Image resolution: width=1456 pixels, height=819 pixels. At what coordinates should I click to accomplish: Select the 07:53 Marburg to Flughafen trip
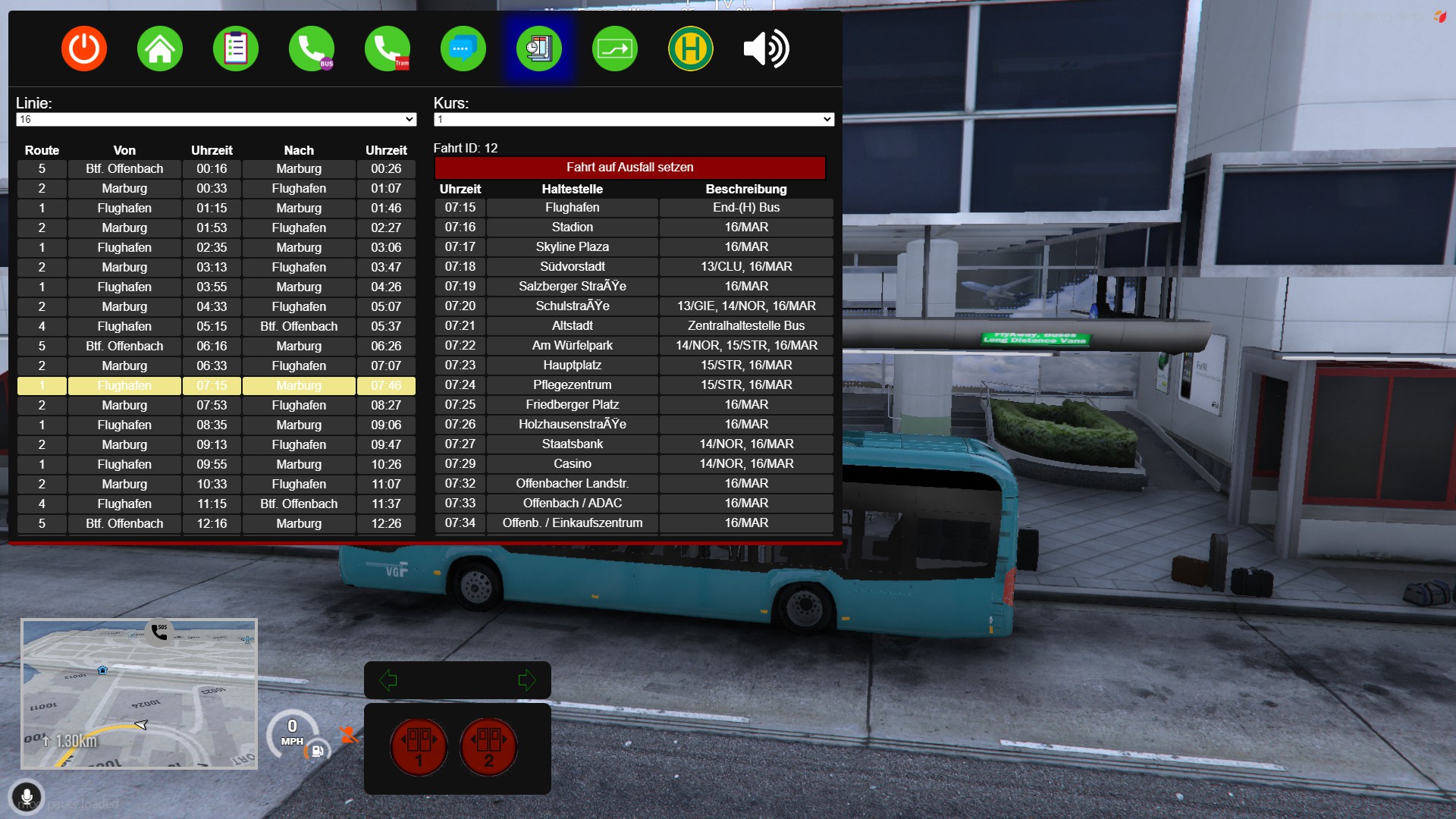(x=216, y=406)
